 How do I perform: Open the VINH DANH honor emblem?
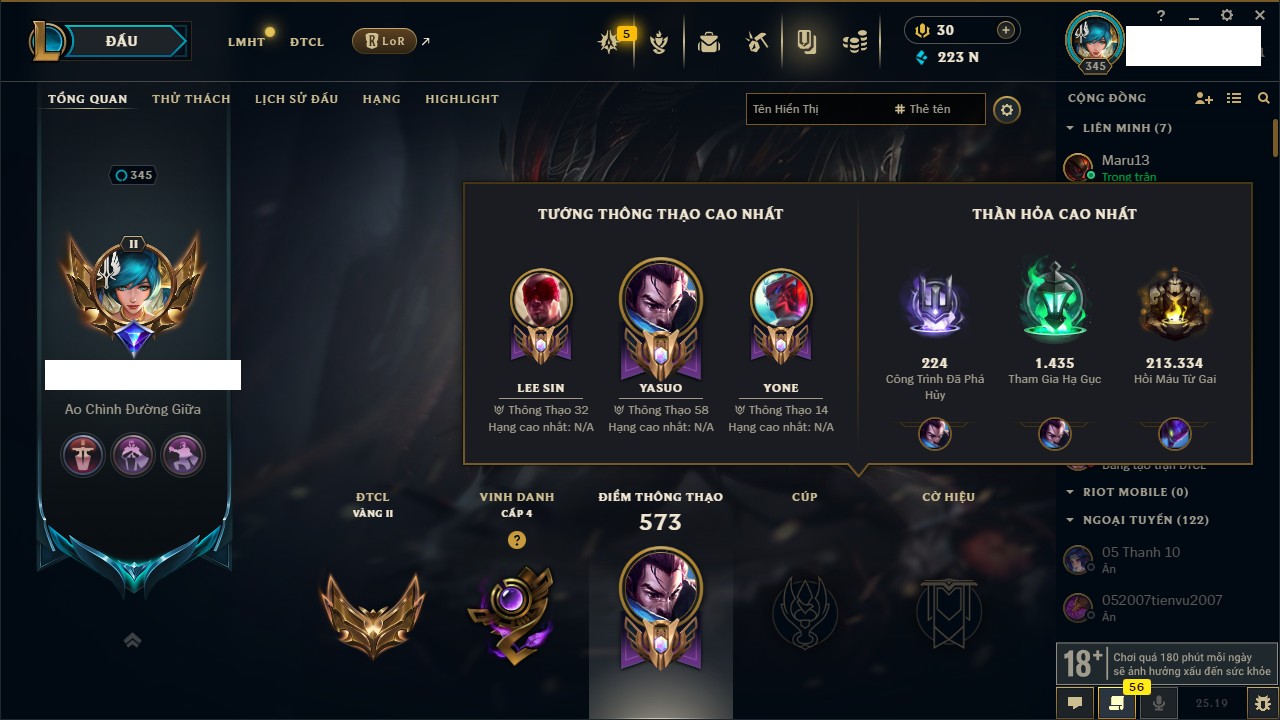click(516, 612)
